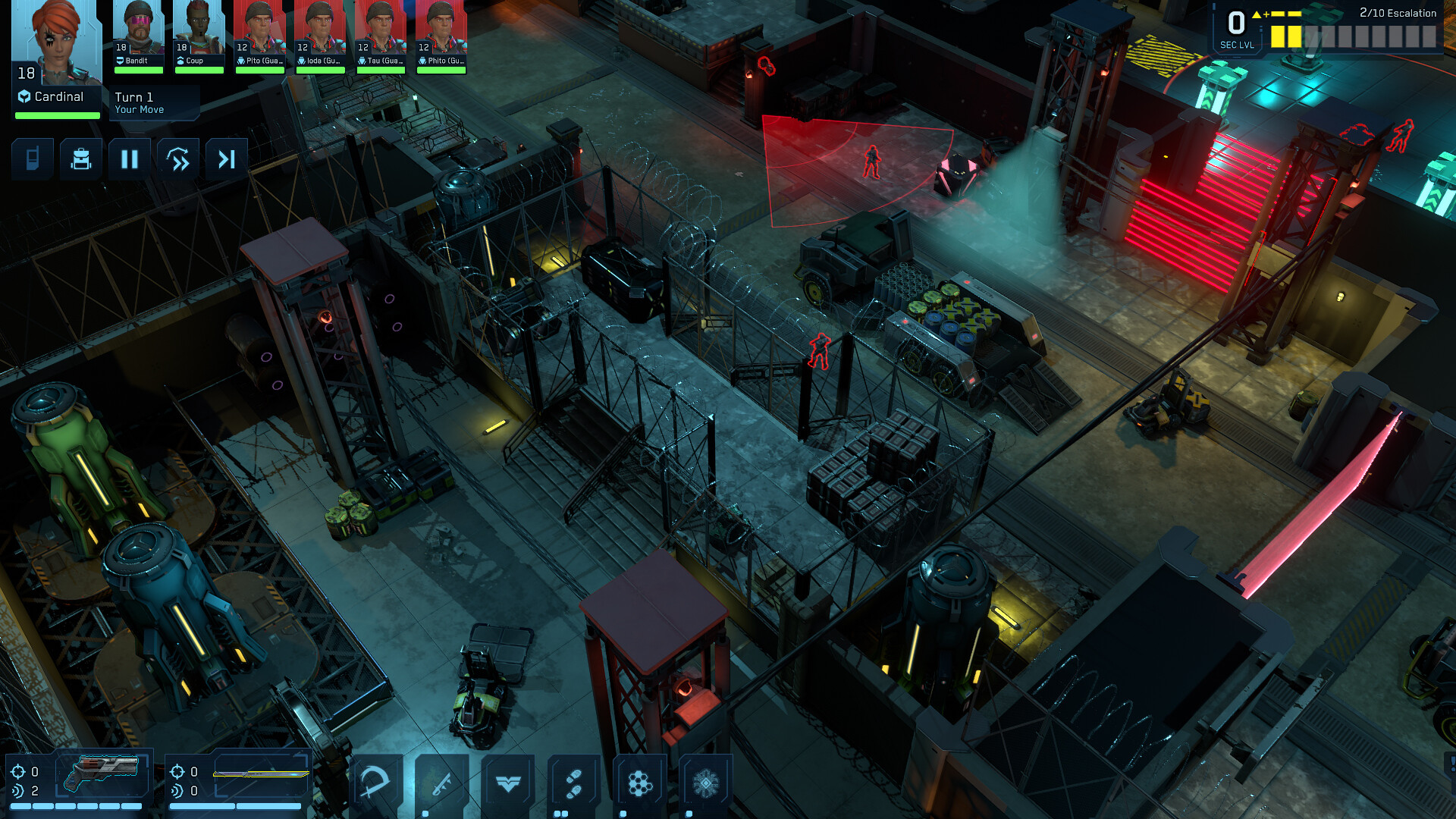The width and height of the screenshot is (1456, 819).
Task: Activate the sprint footsteps ability
Action: tap(573, 781)
